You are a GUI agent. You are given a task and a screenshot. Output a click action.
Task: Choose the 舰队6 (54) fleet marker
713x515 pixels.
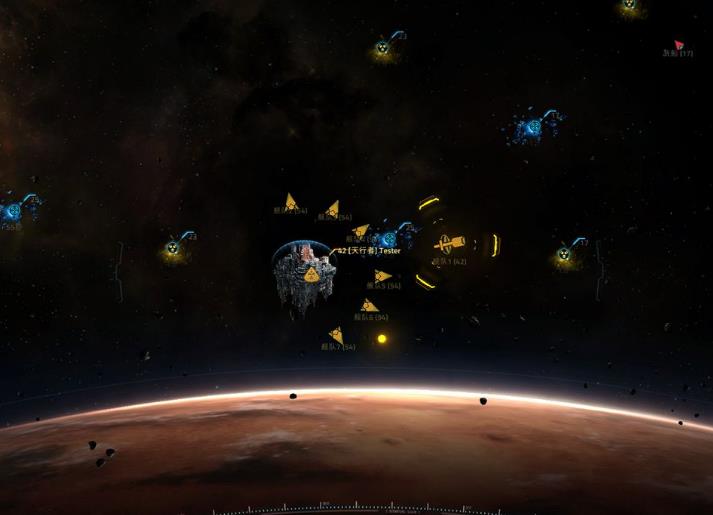coord(369,306)
